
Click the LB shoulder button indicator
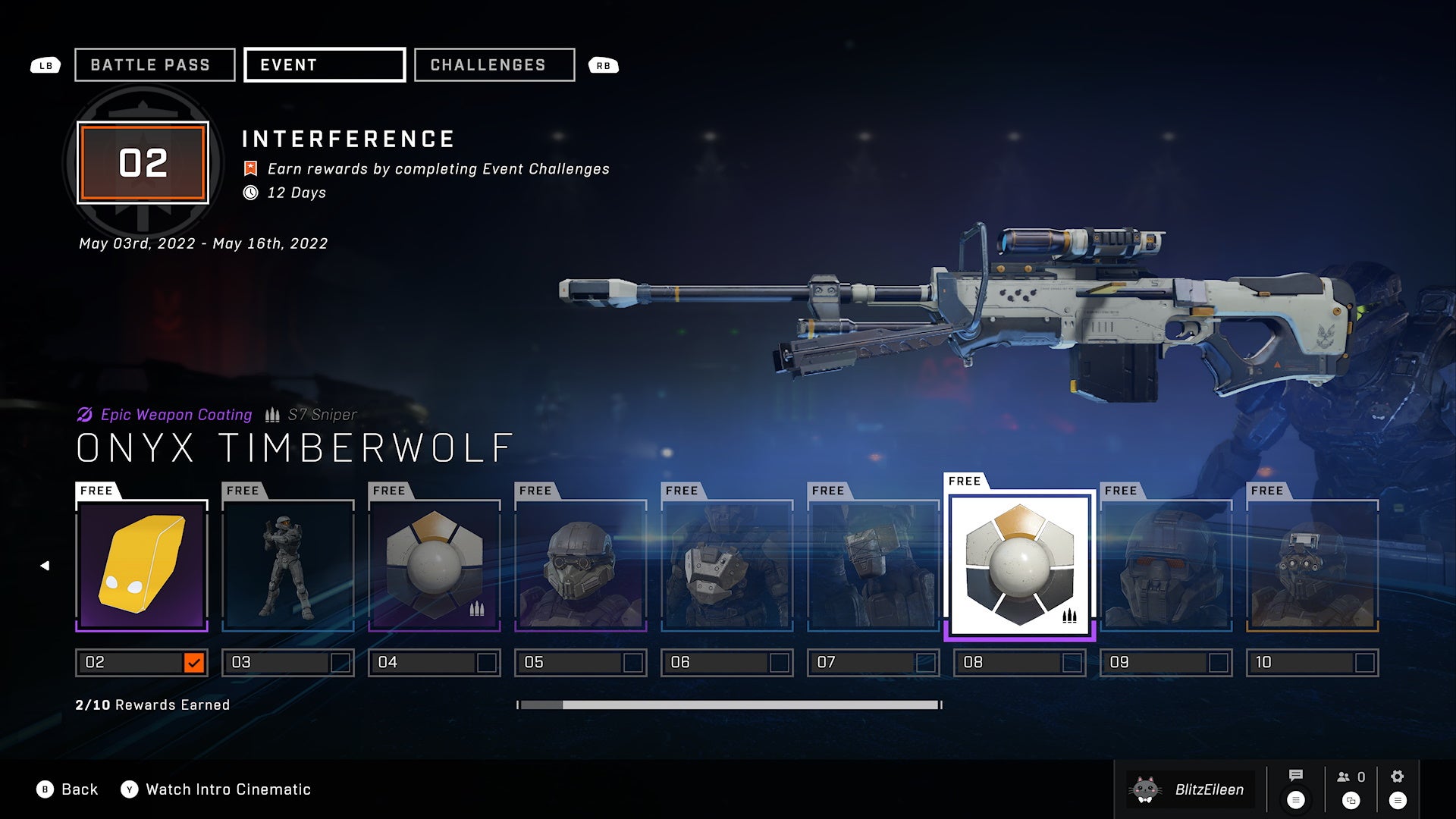point(45,65)
